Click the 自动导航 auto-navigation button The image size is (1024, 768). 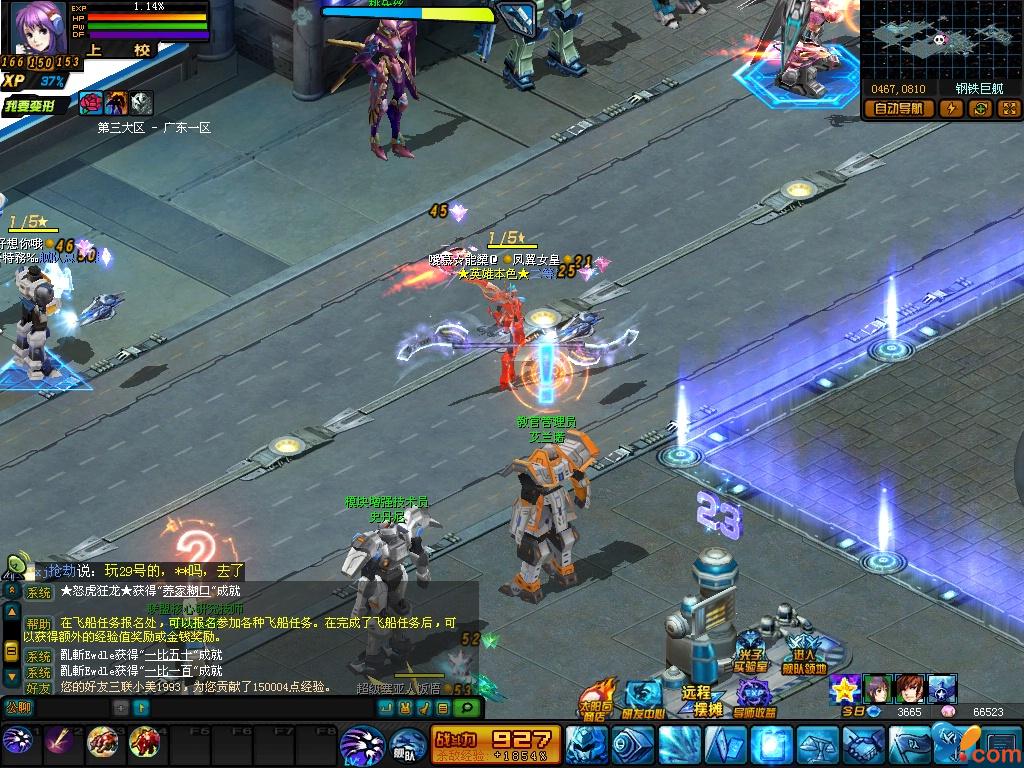coord(899,109)
